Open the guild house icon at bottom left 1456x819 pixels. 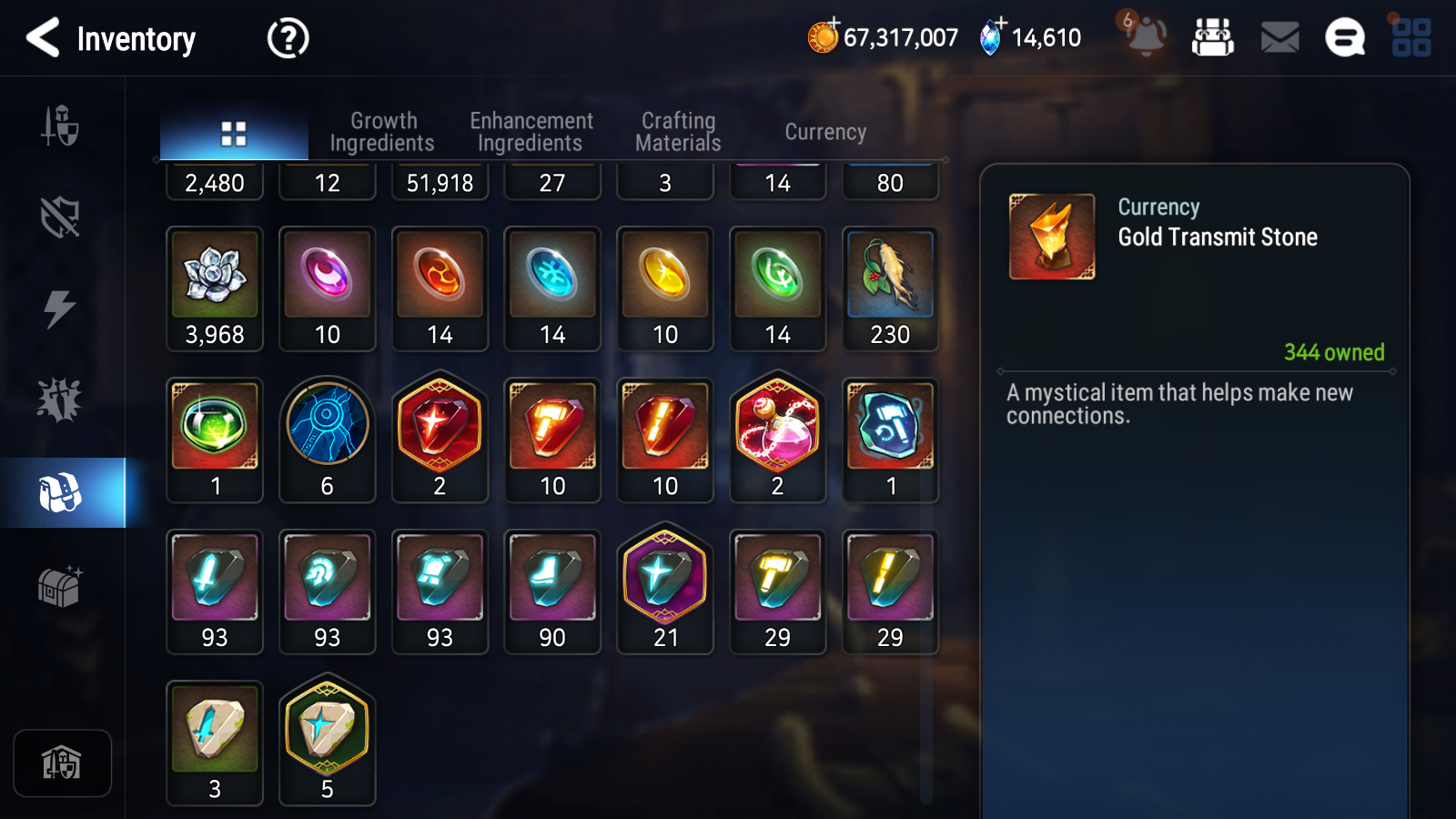point(62,763)
